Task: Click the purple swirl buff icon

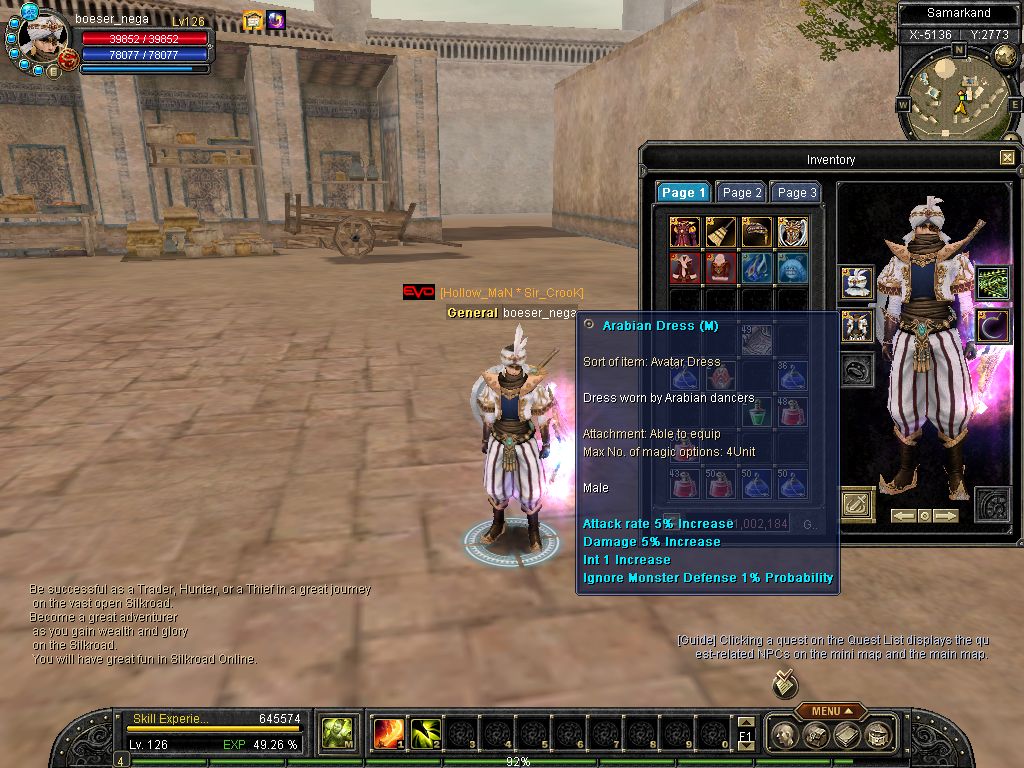Action: point(276,20)
